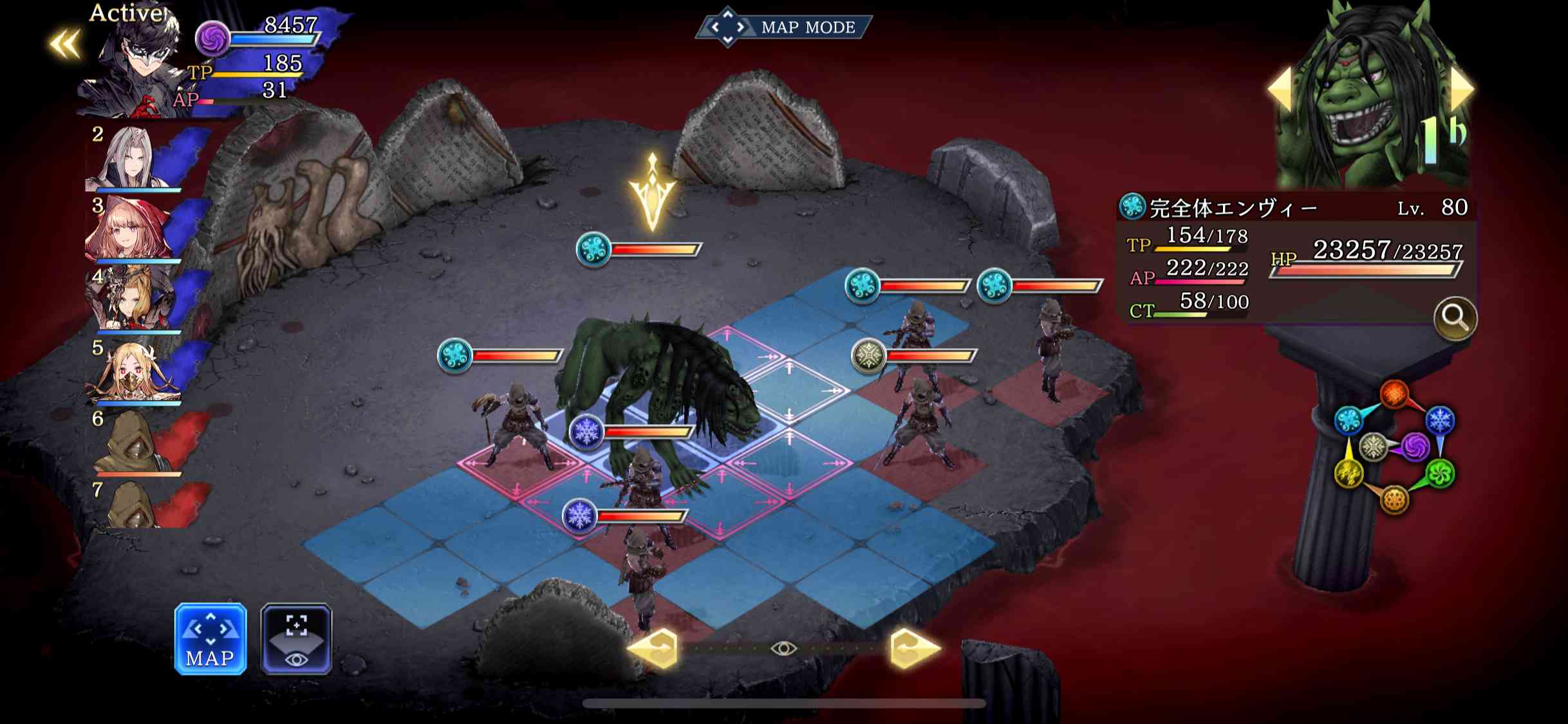Select the yellow lightning element orb
The image size is (1568, 724).
[1349, 473]
